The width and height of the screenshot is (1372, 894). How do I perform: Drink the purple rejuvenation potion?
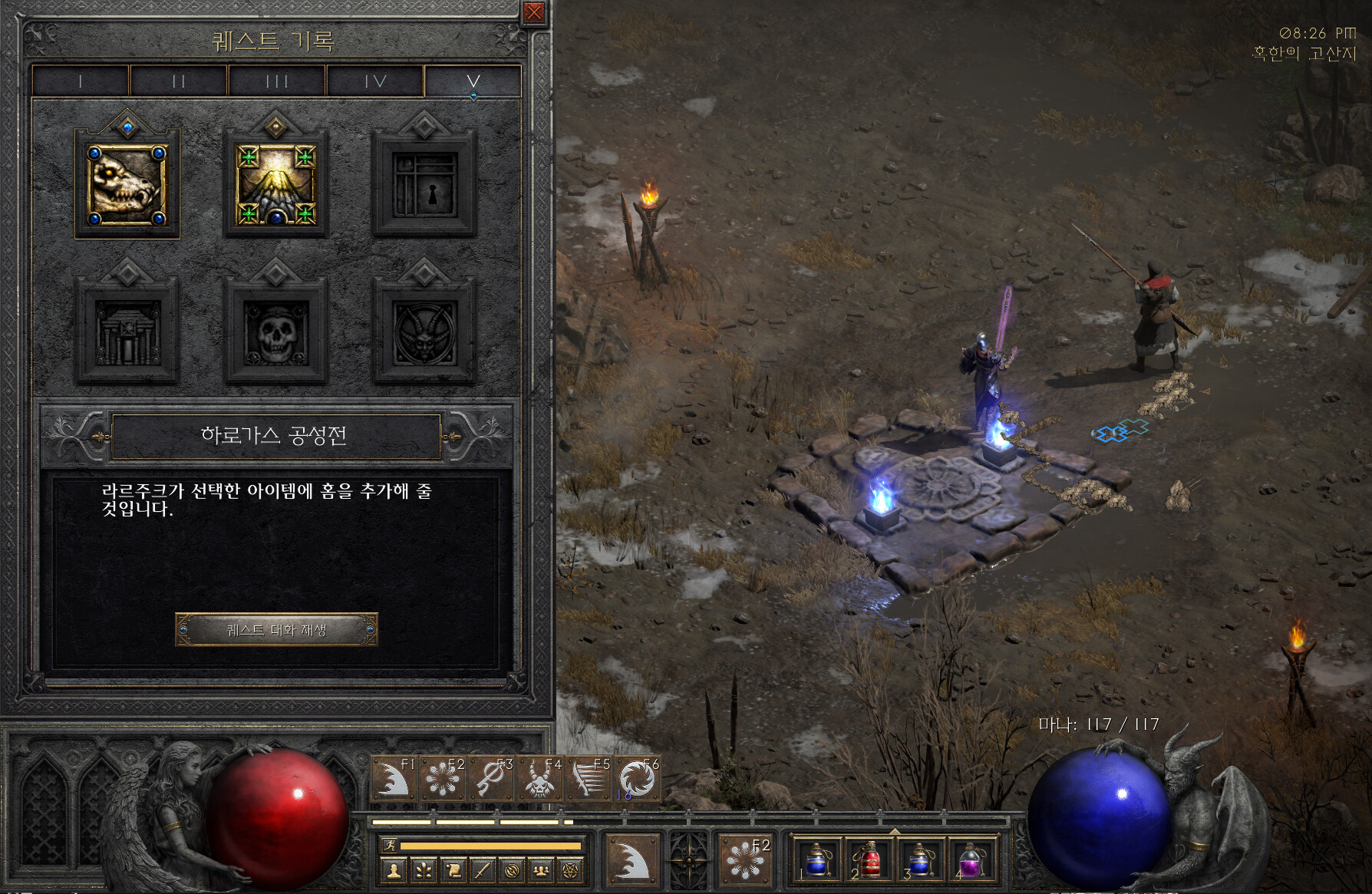coord(971,860)
